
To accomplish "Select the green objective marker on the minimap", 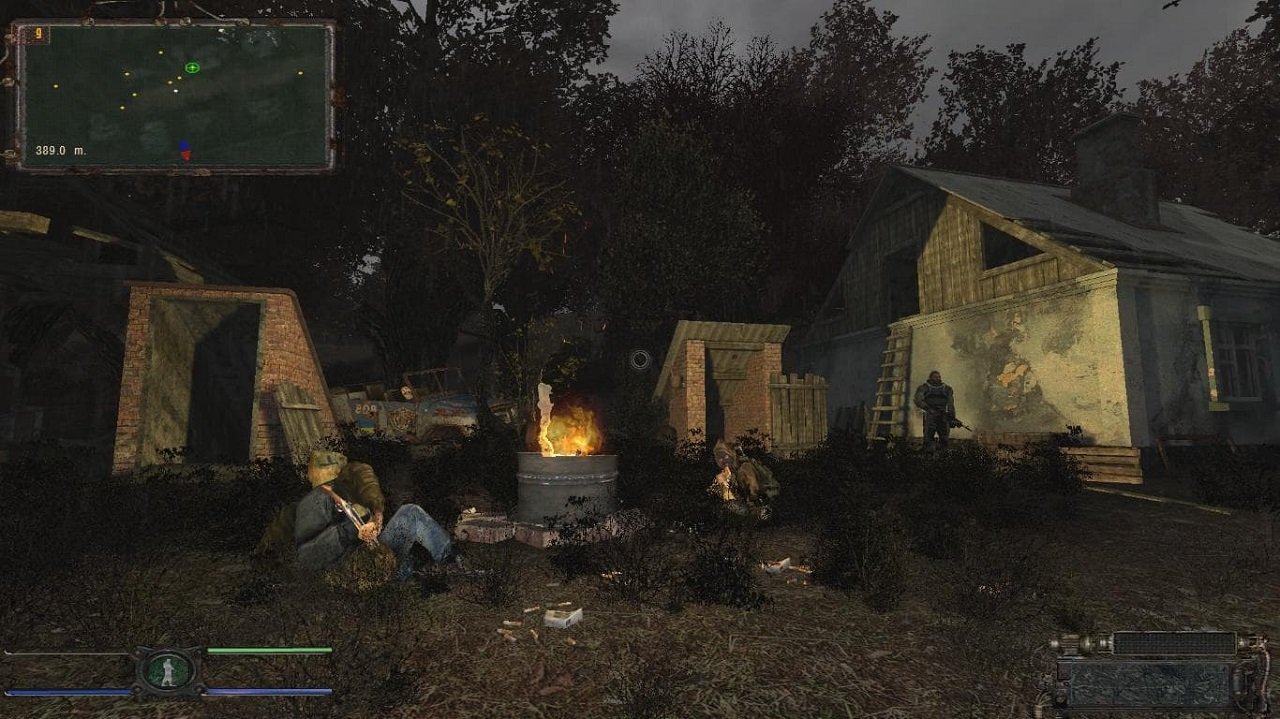I will pos(192,68).
